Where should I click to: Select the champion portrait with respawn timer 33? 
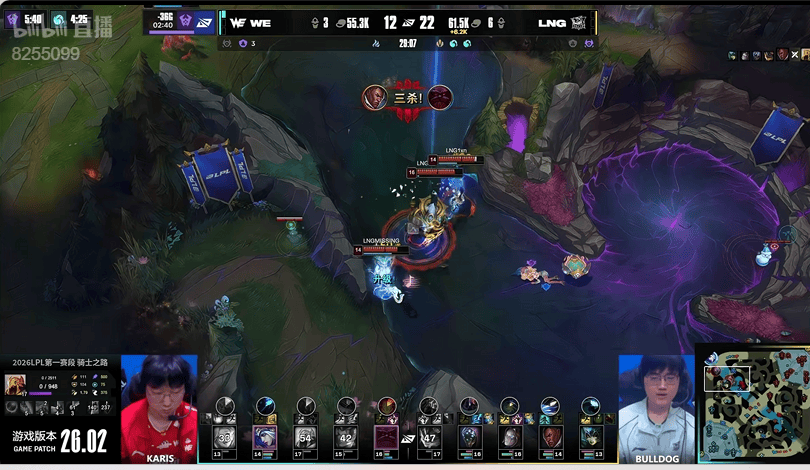[x=224, y=437]
